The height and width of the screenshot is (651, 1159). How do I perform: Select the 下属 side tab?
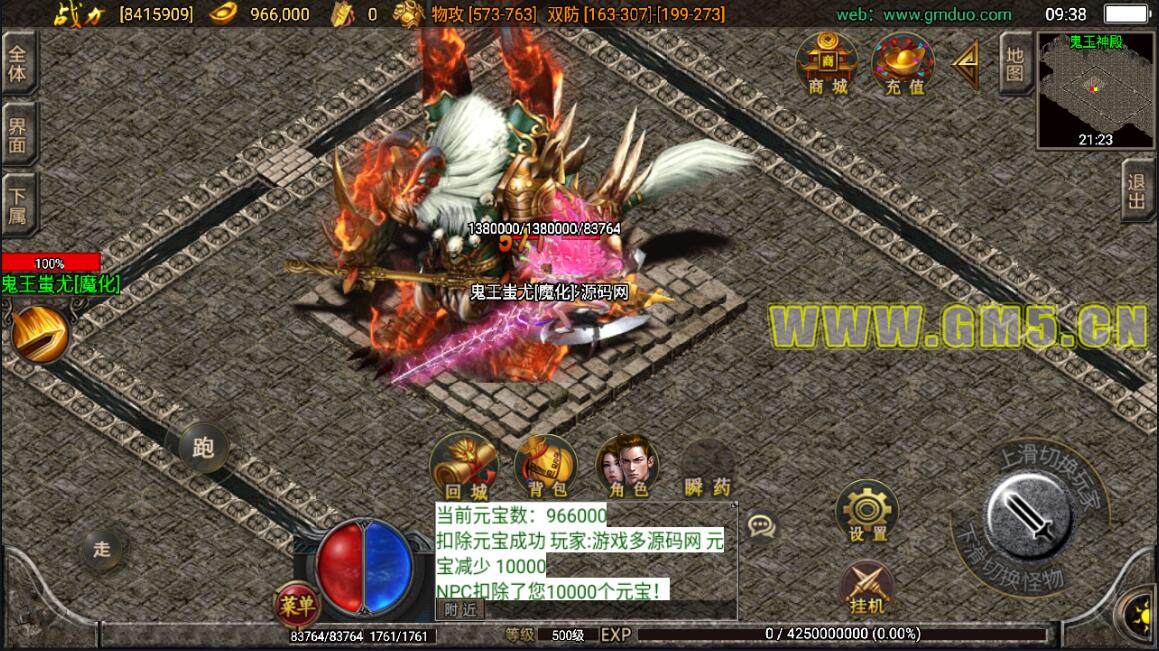point(19,204)
